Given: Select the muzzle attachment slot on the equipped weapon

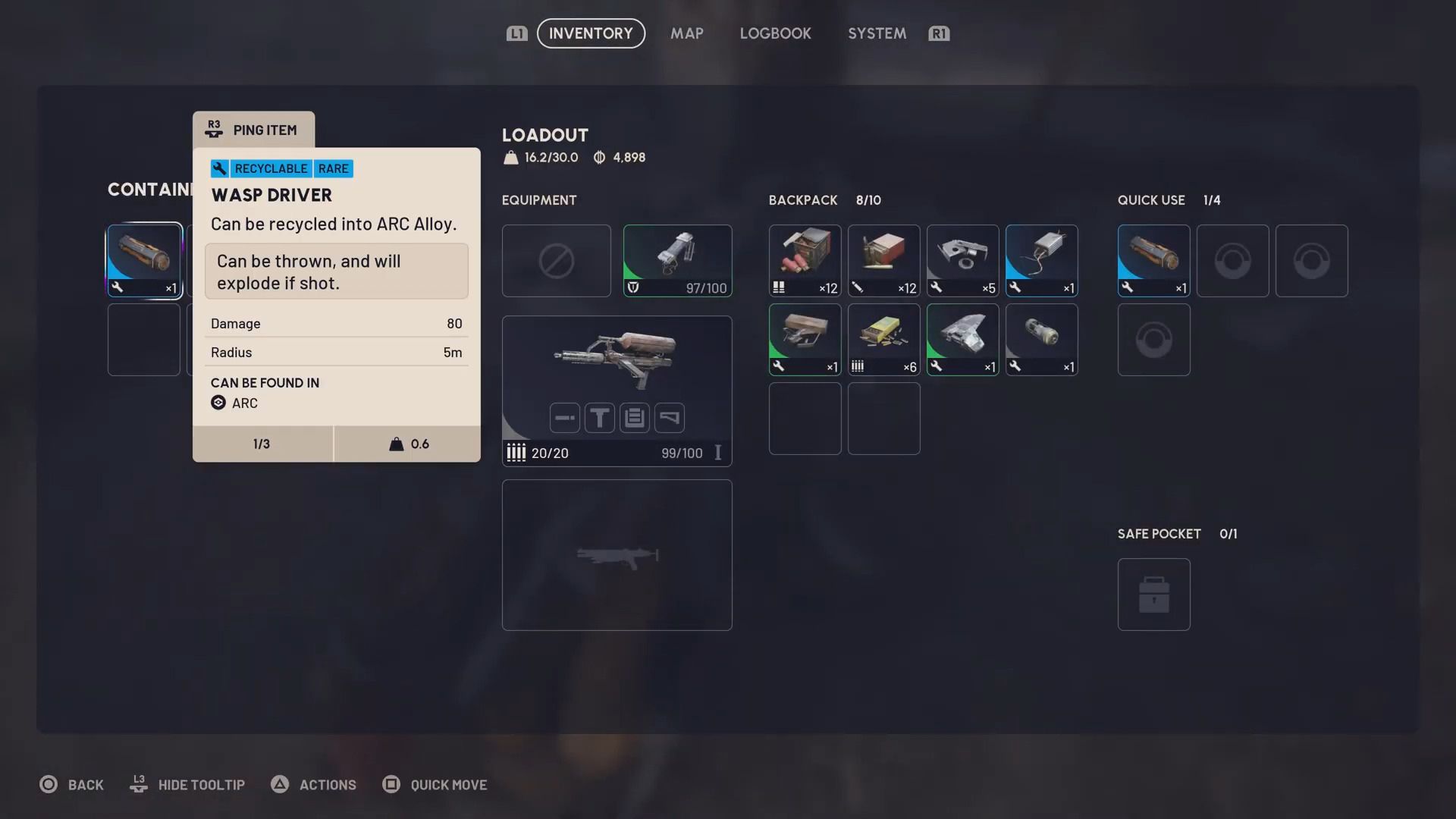Looking at the screenshot, I should tap(563, 417).
